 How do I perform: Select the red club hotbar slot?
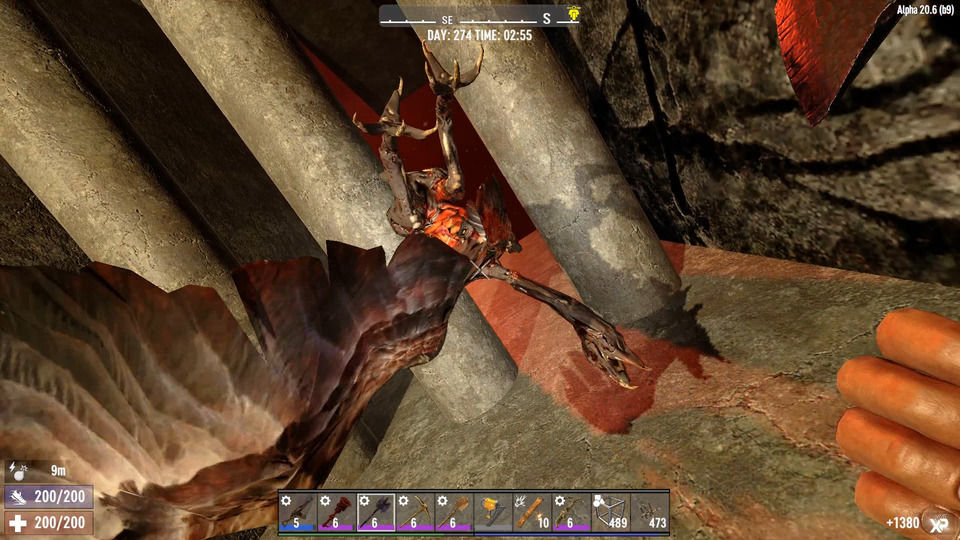[336, 512]
